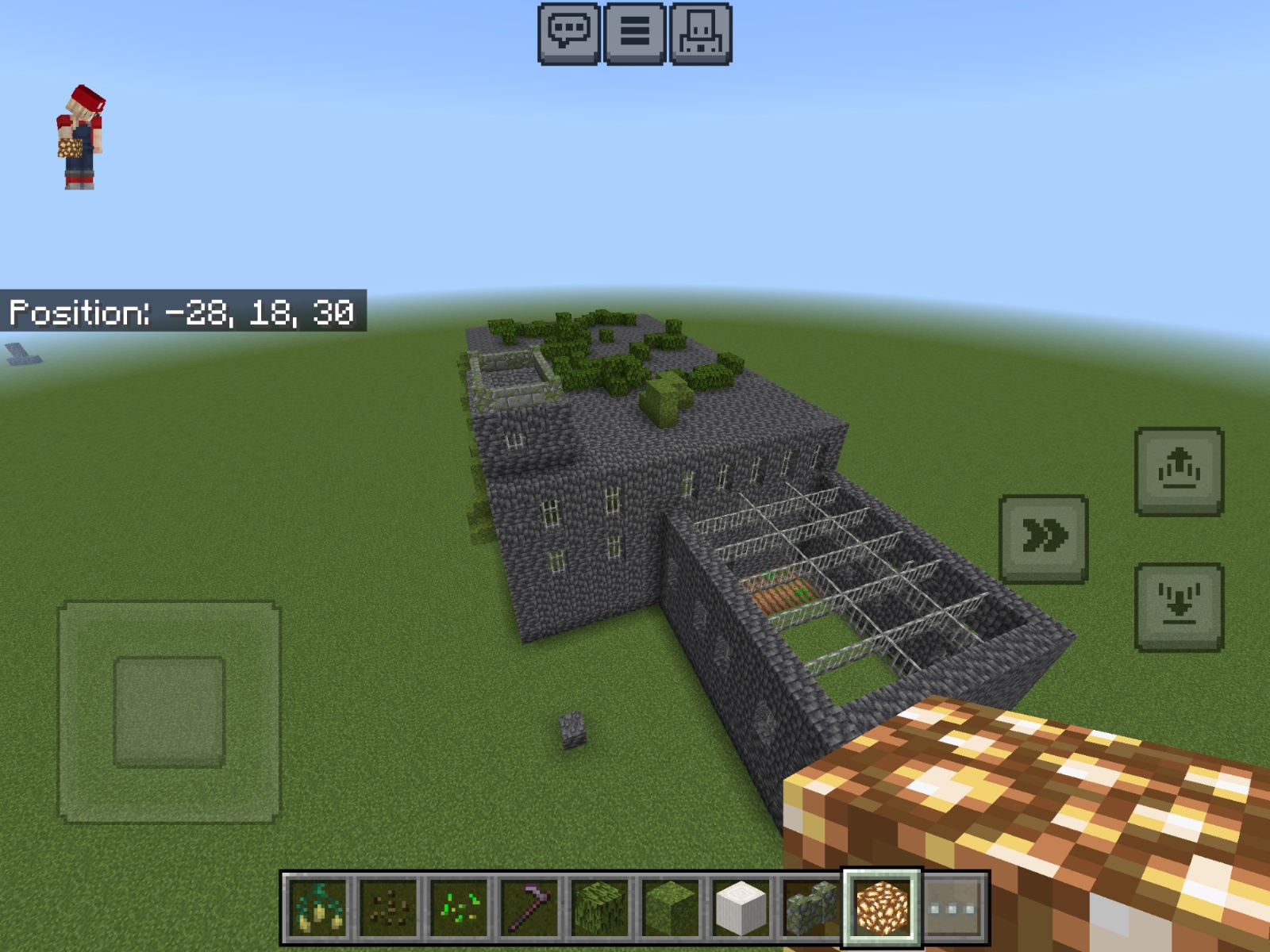This screenshot has width=1270, height=952.
Task: Open the chat speech bubble button
Action: point(568,33)
